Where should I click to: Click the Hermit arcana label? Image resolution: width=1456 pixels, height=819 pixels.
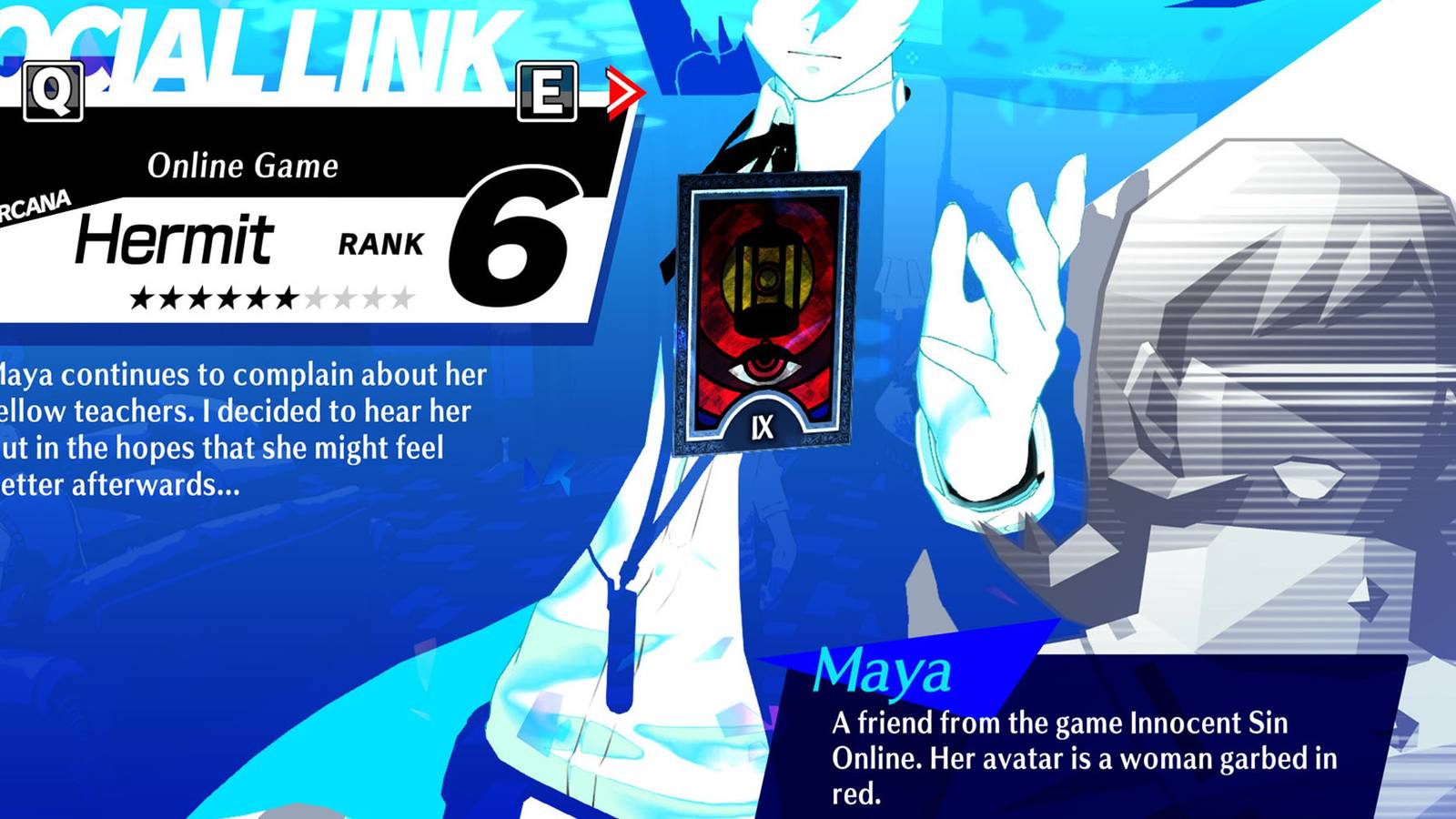[176, 238]
